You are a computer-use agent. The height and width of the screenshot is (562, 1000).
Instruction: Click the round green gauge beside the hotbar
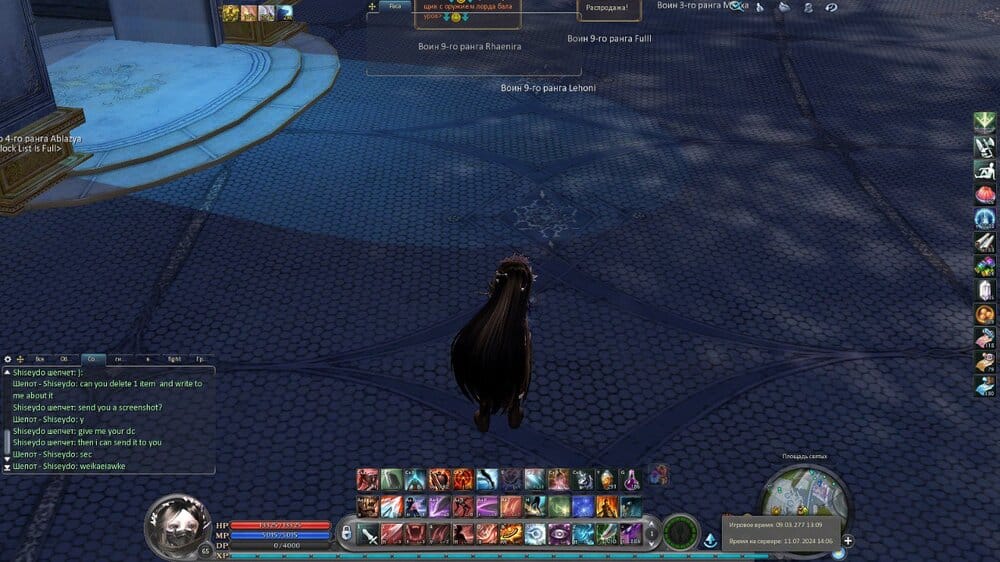(x=681, y=532)
